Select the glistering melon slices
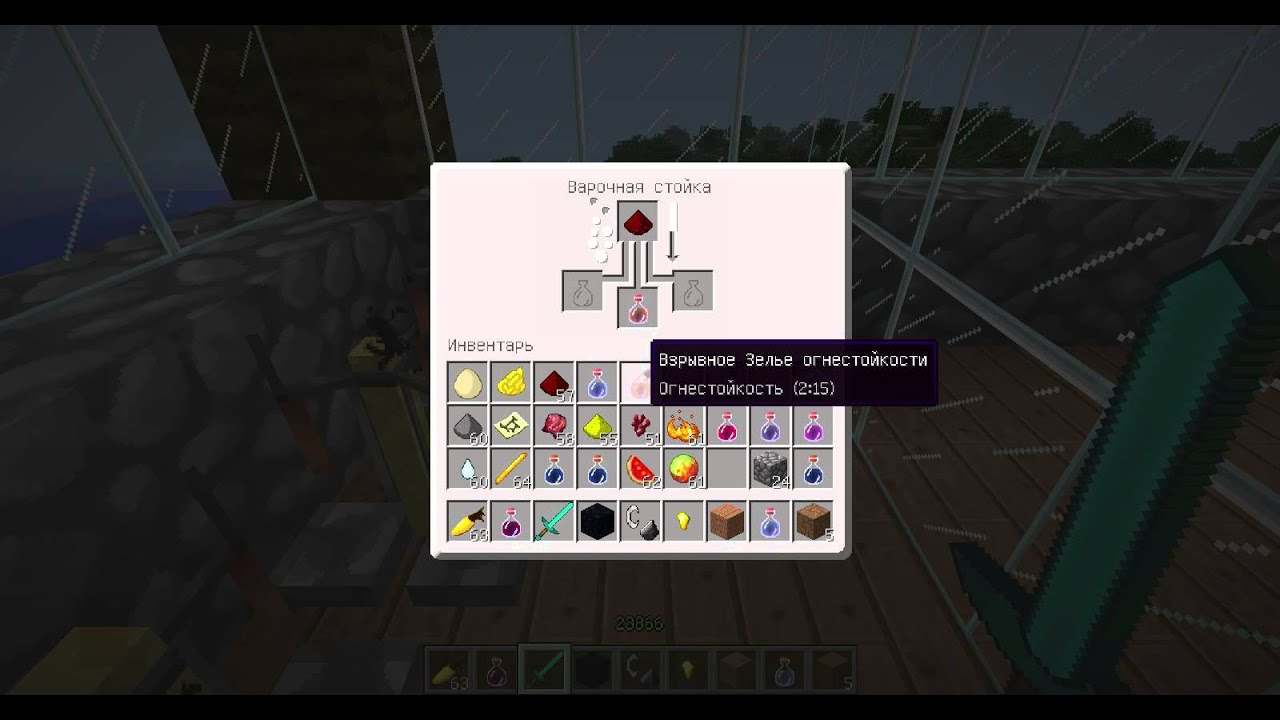The image size is (1280, 720). (640, 468)
